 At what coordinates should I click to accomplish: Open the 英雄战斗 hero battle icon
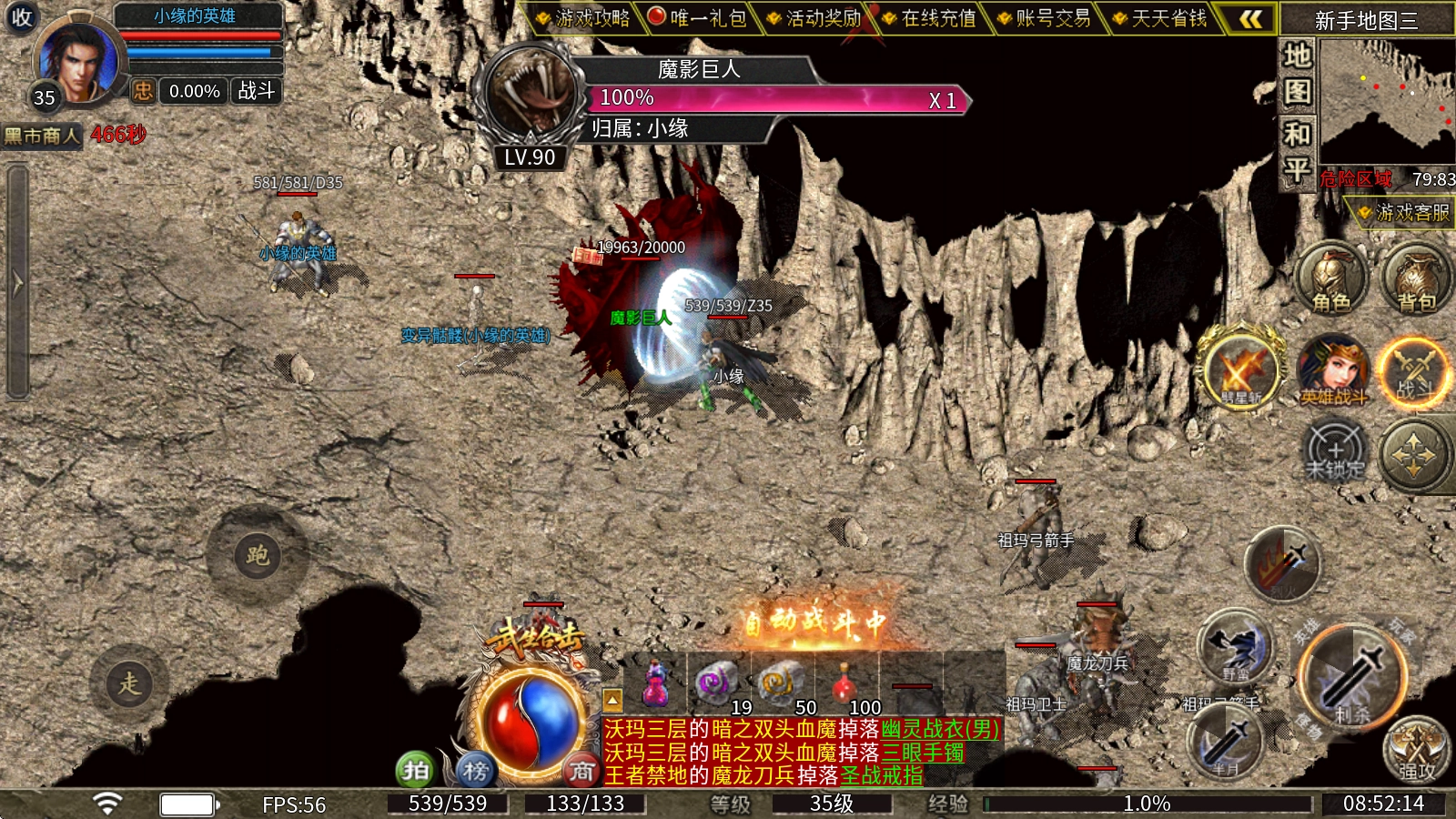(1333, 370)
